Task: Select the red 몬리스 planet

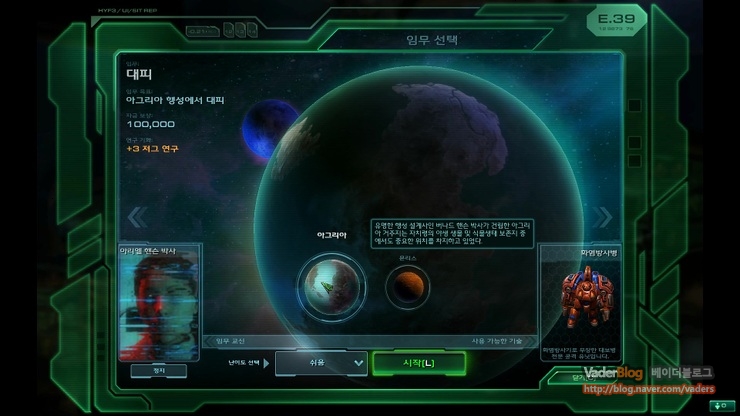Action: tap(407, 287)
